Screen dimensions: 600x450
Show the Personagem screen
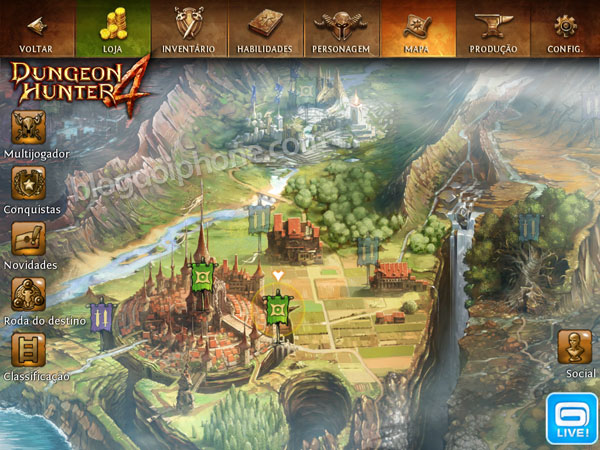tap(340, 28)
